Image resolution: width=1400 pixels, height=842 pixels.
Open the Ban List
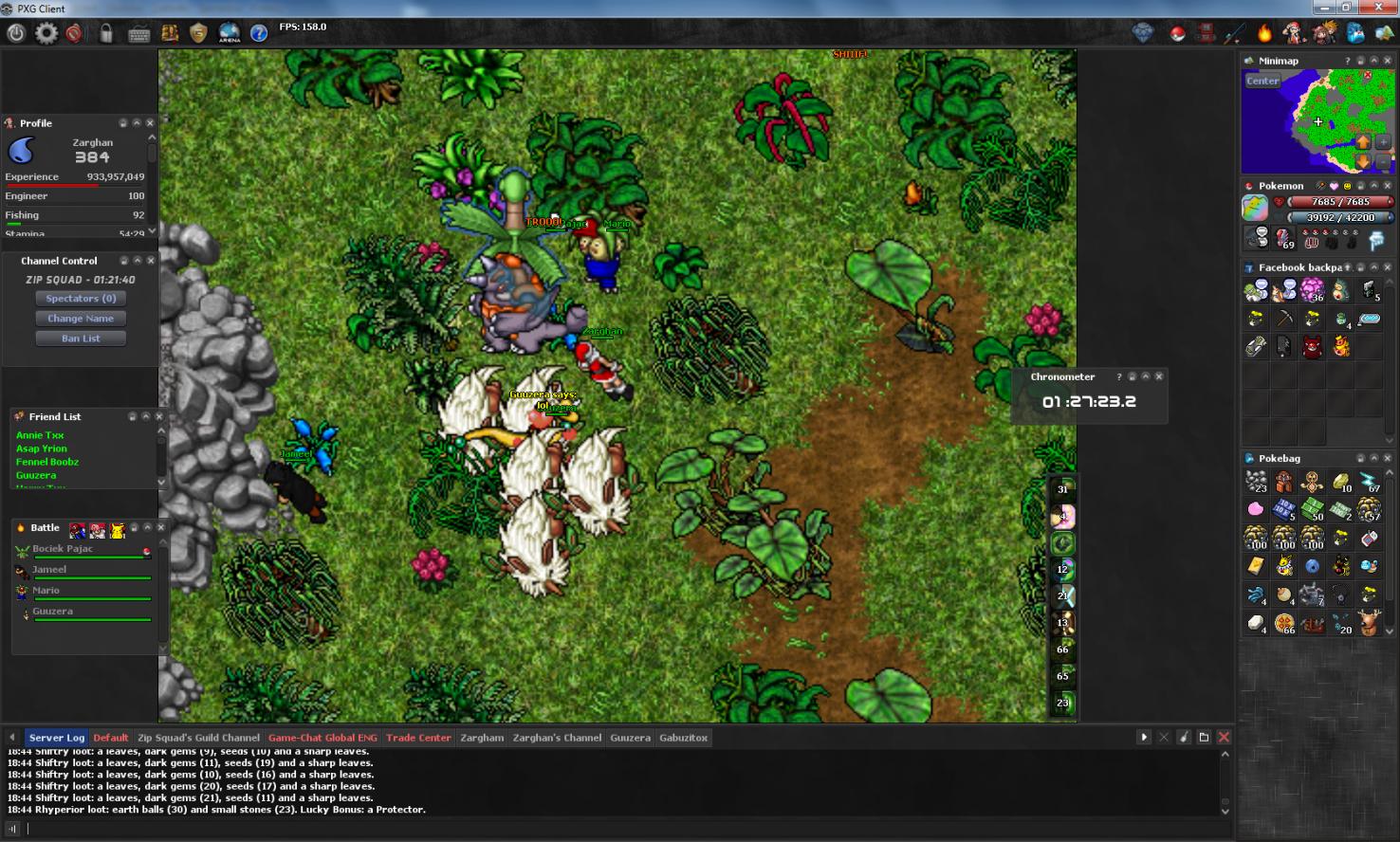pos(81,339)
